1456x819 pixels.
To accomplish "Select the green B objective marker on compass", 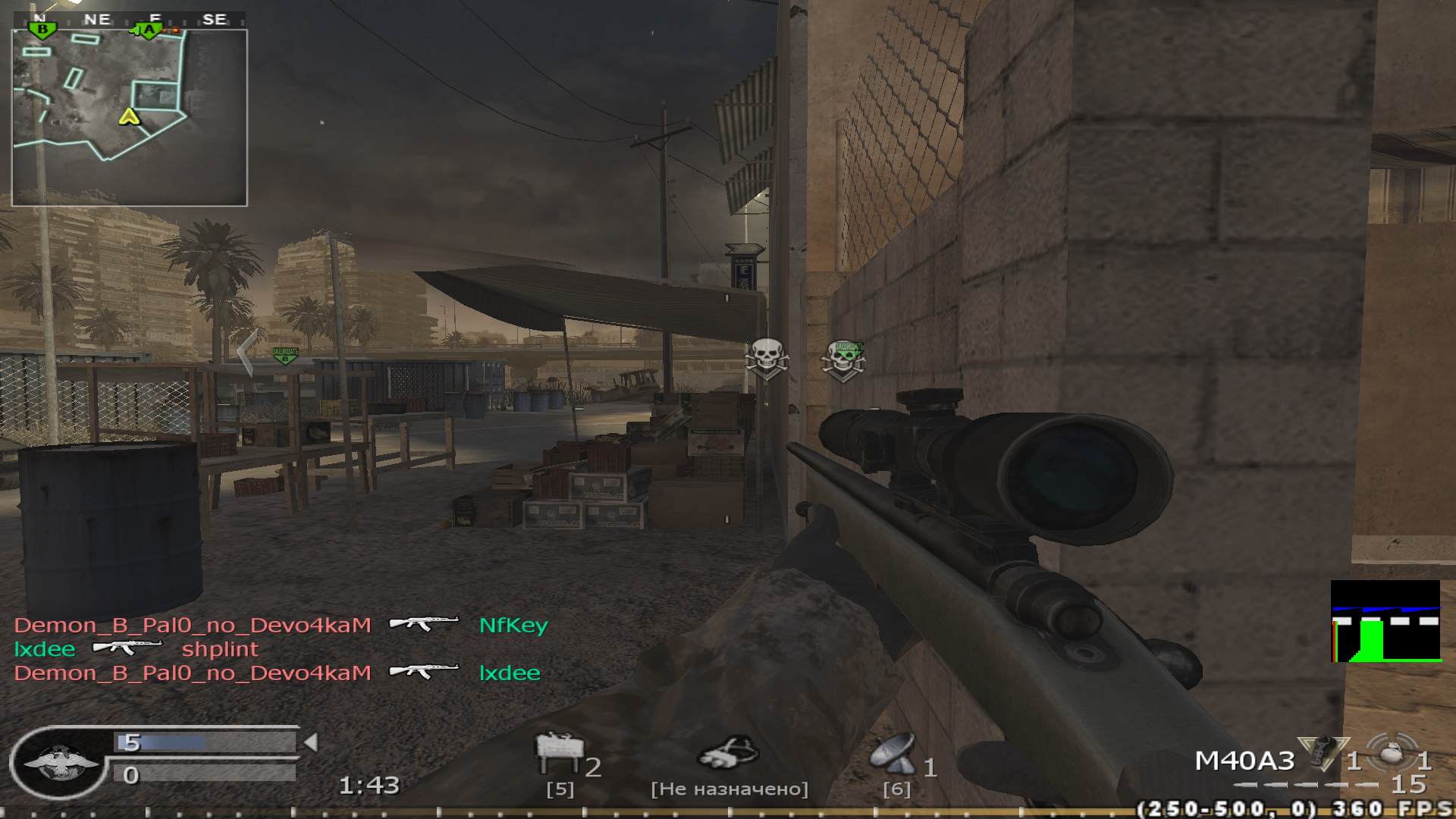I will click(x=42, y=30).
